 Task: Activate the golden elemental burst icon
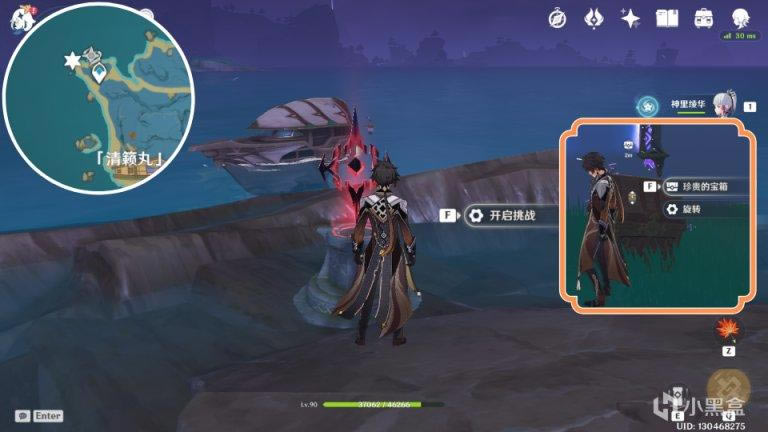[x=727, y=388]
